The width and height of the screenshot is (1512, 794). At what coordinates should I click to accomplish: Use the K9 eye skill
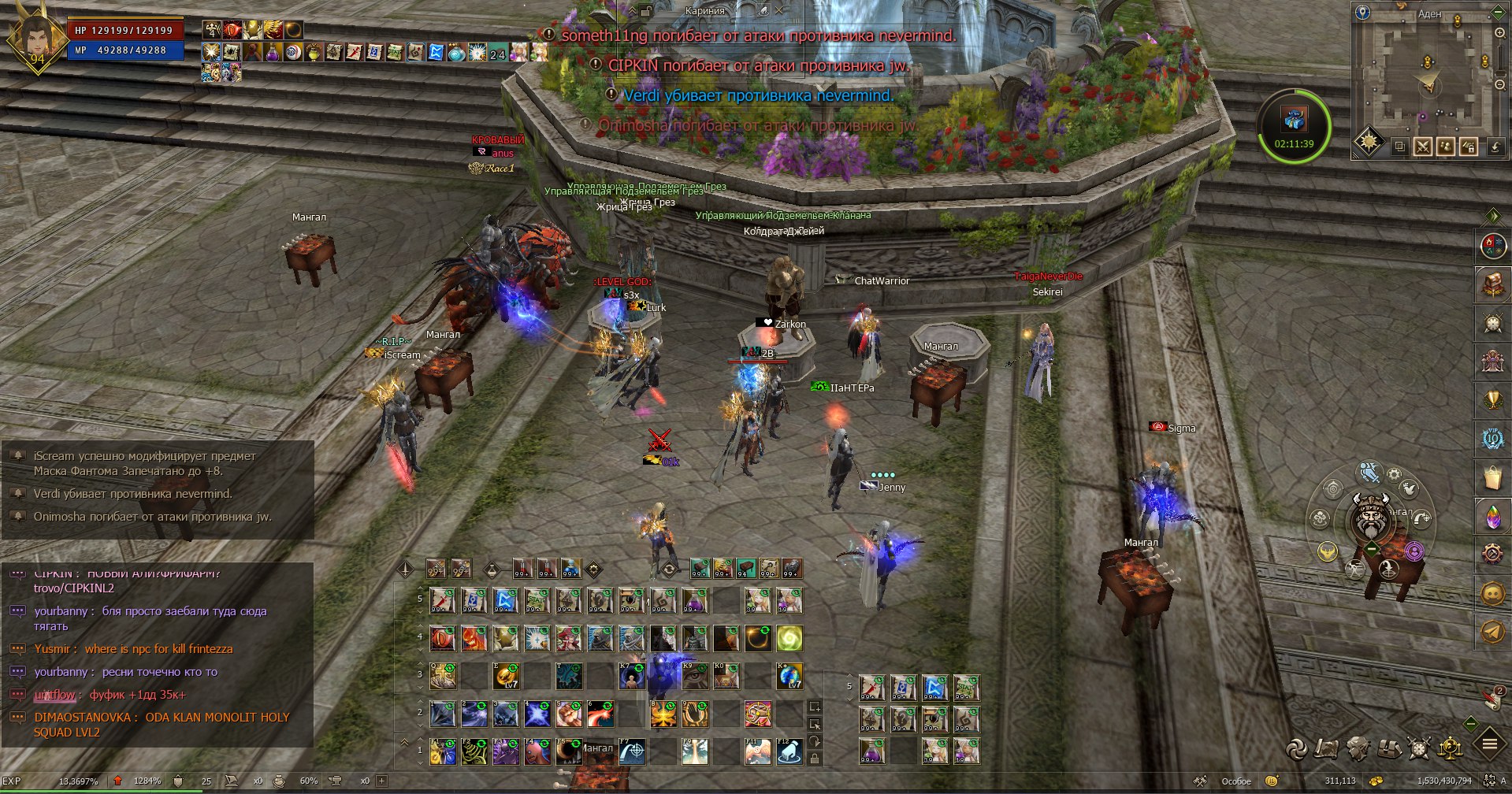click(694, 677)
